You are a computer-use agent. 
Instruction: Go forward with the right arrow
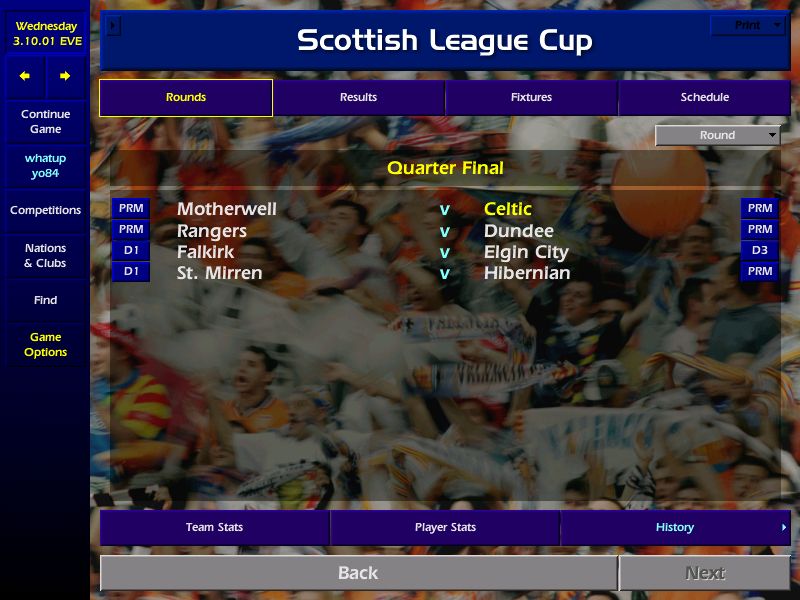[x=65, y=76]
